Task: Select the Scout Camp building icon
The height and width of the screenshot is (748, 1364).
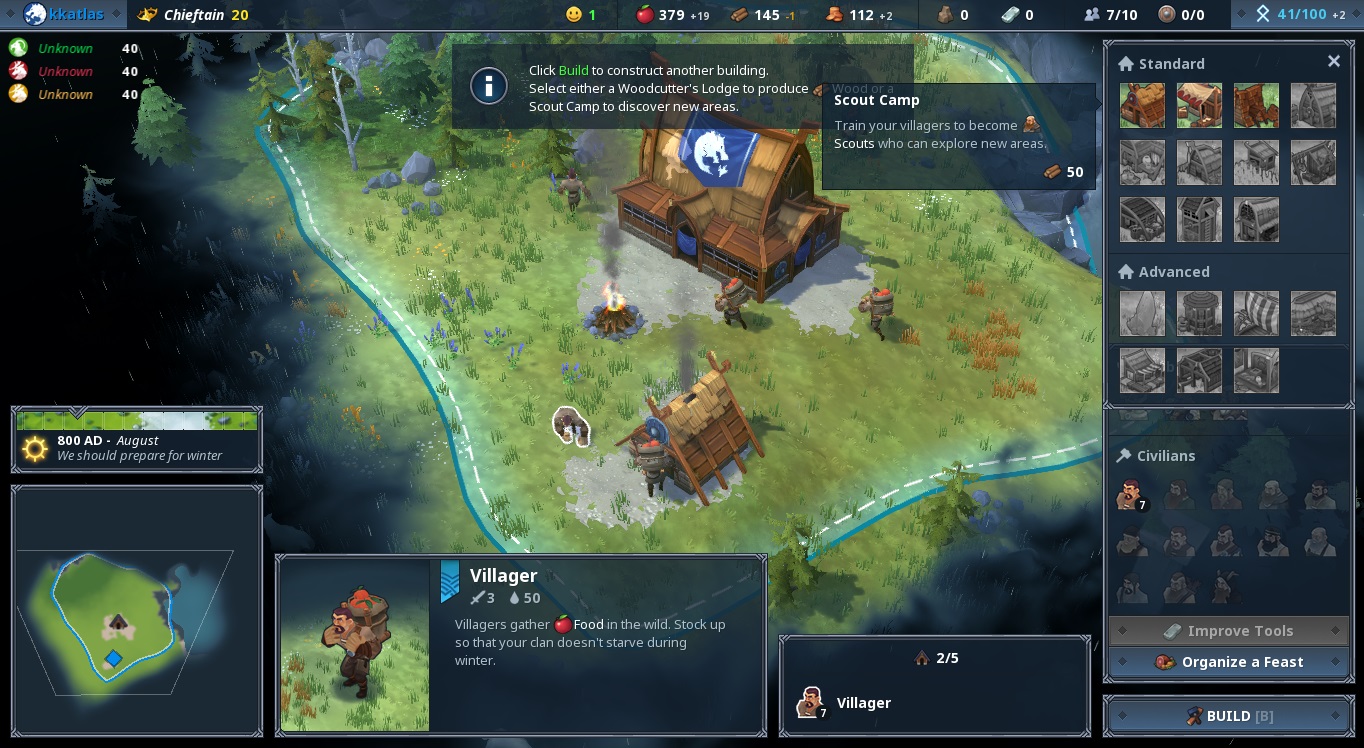Action: [x=1199, y=105]
